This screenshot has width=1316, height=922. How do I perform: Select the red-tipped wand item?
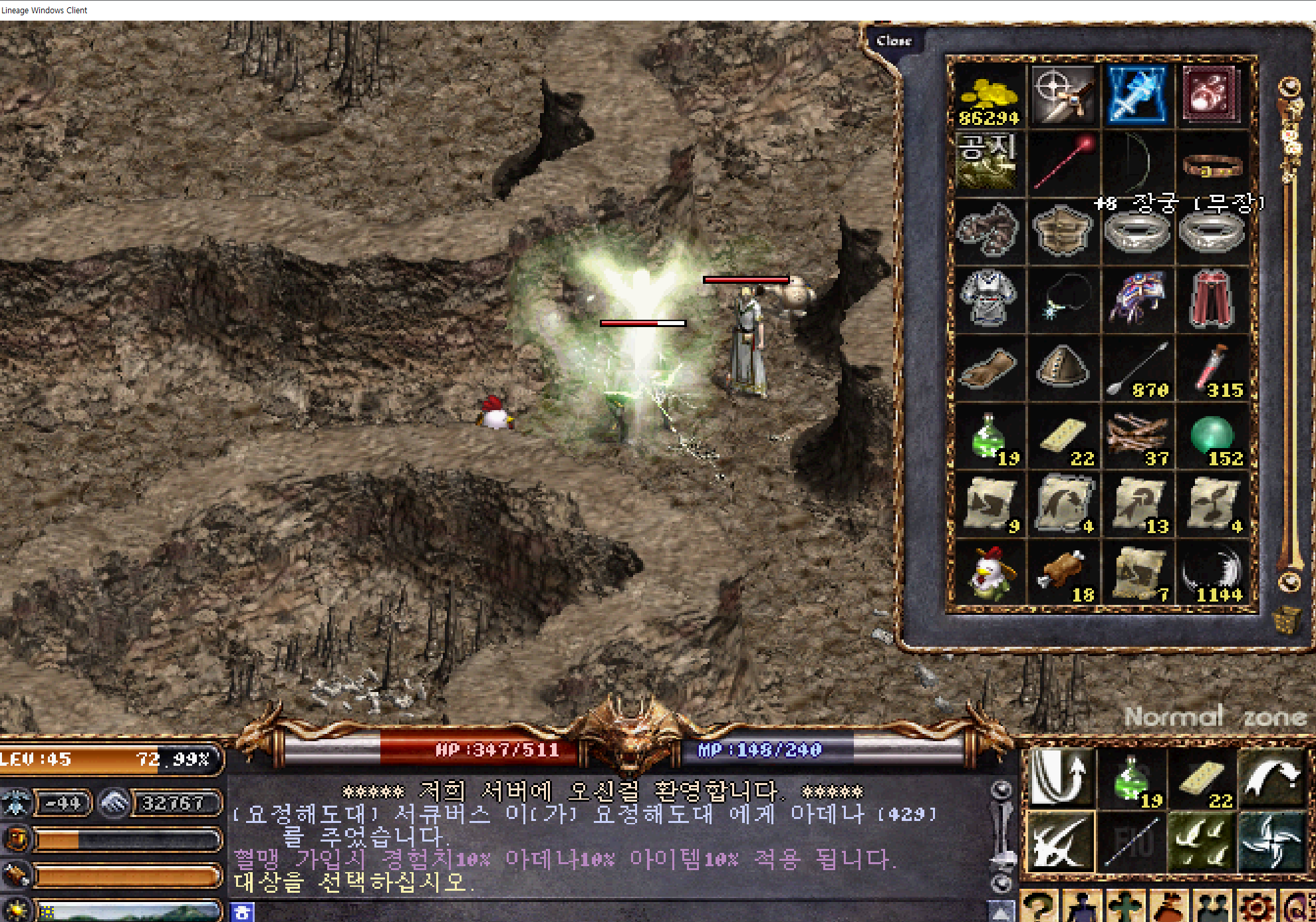[1063, 164]
